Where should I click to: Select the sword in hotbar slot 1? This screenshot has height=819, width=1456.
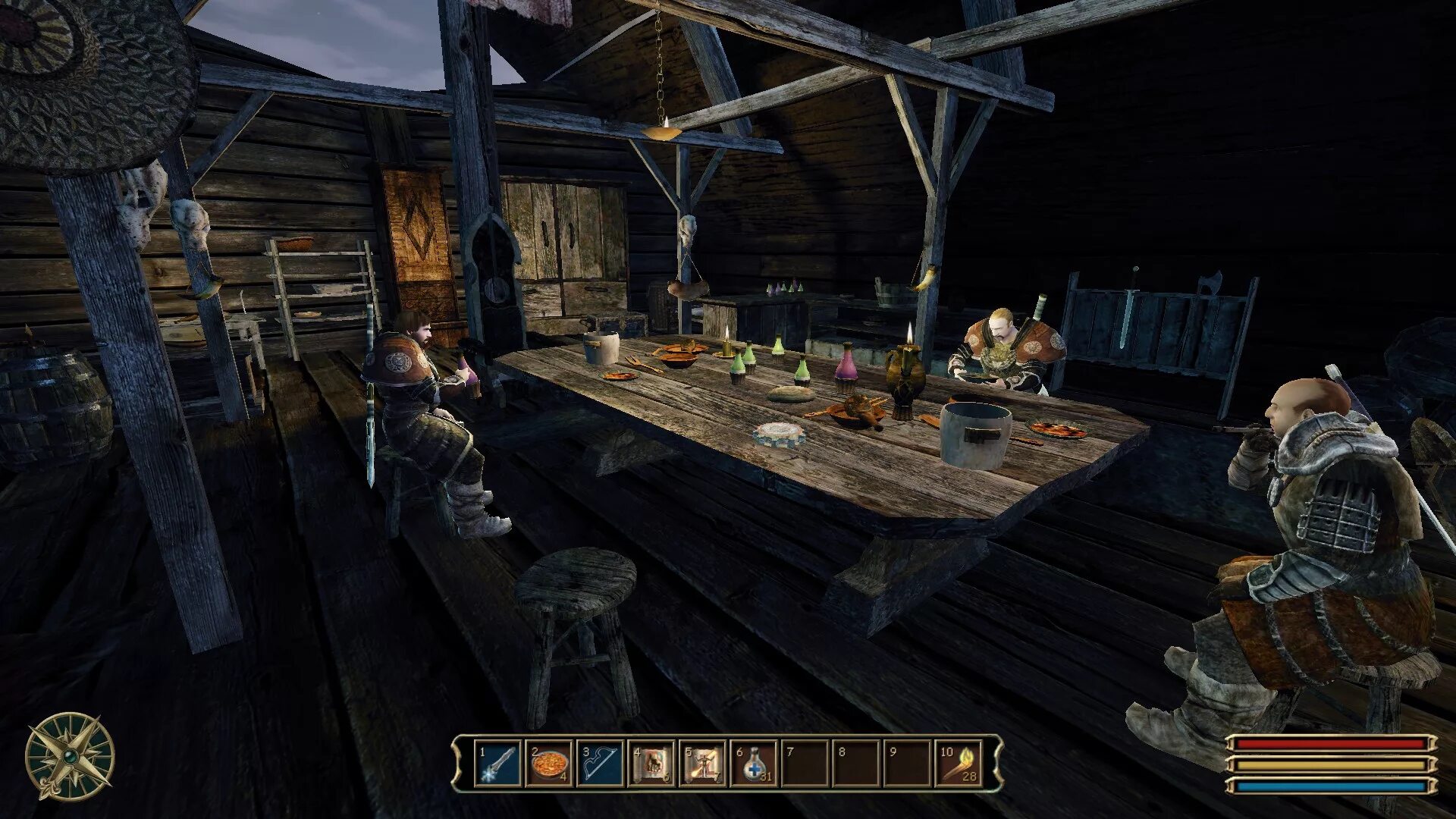(x=499, y=764)
